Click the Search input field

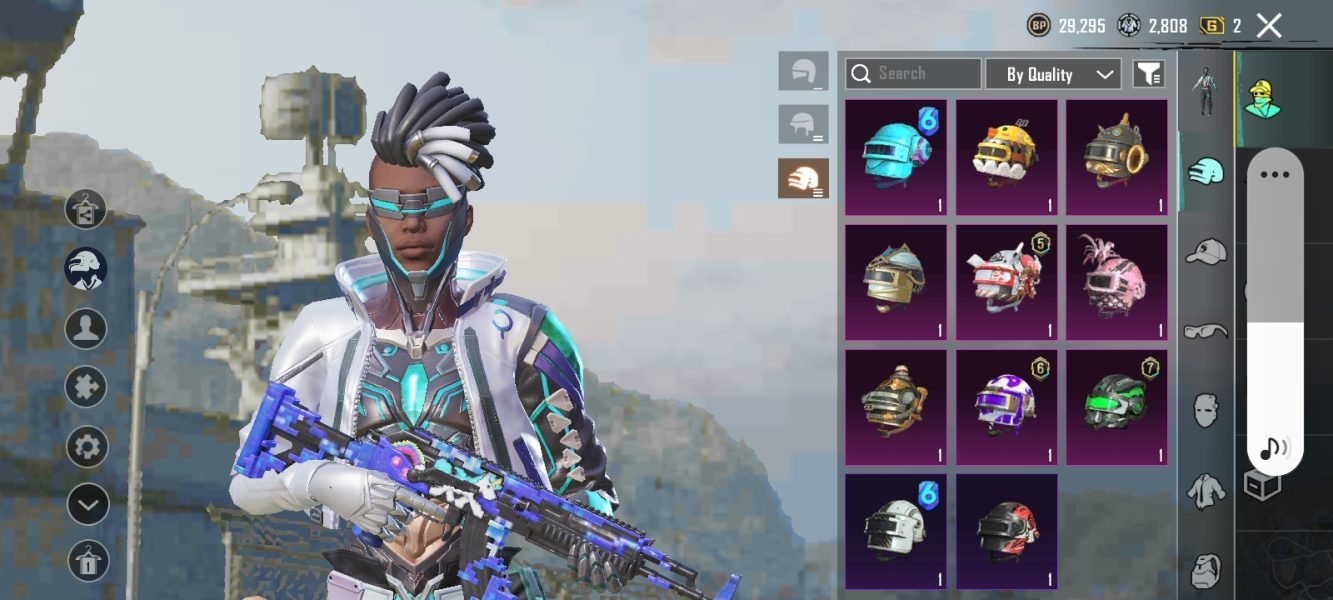(x=913, y=74)
